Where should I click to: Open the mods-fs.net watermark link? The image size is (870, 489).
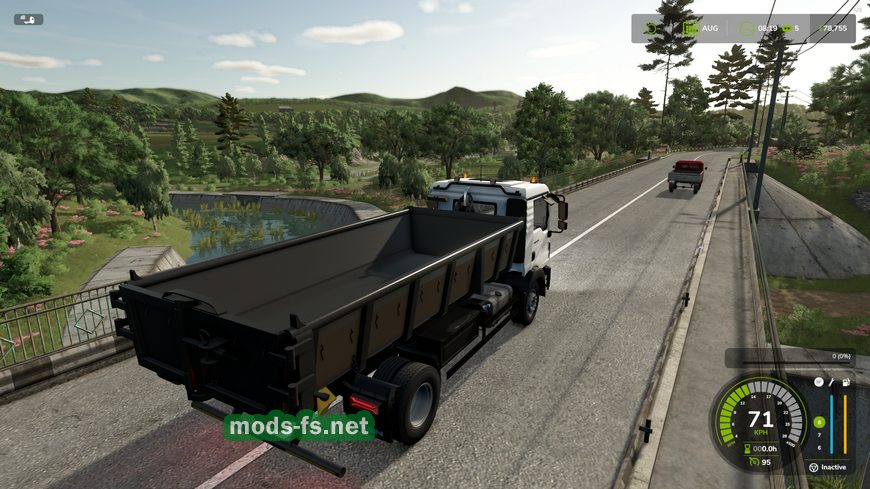pyautogui.click(x=299, y=426)
